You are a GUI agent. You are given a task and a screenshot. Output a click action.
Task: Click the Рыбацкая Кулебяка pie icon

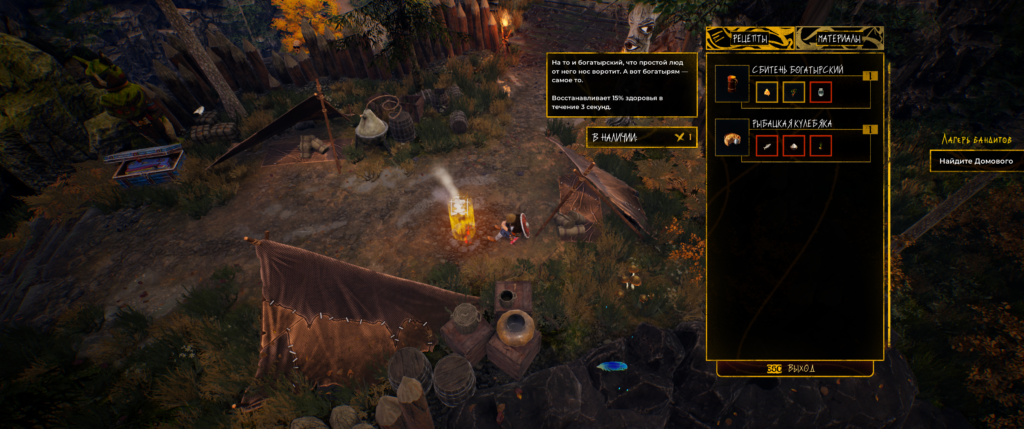(x=733, y=138)
